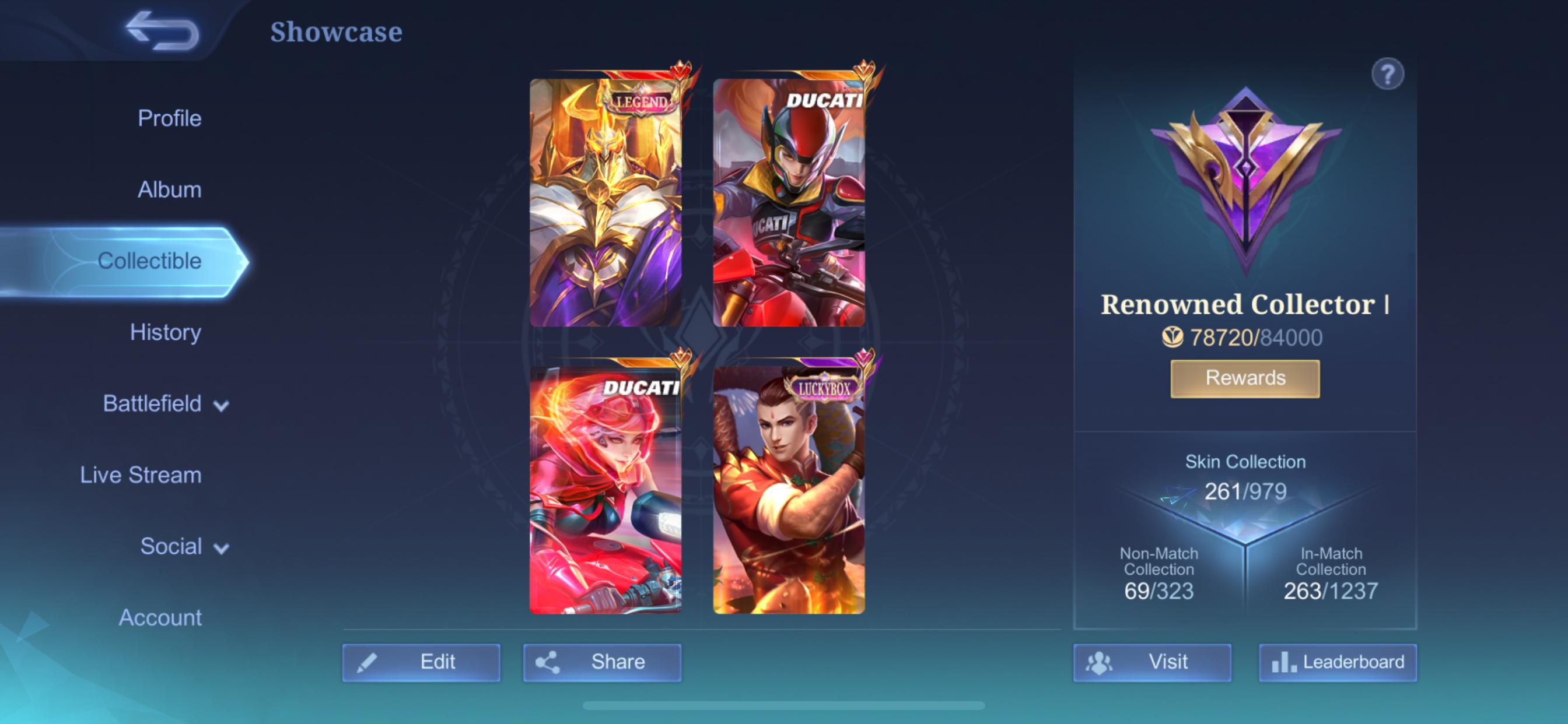Expand the Social section
Image resolution: width=1568 pixels, height=724 pixels.
[173, 546]
